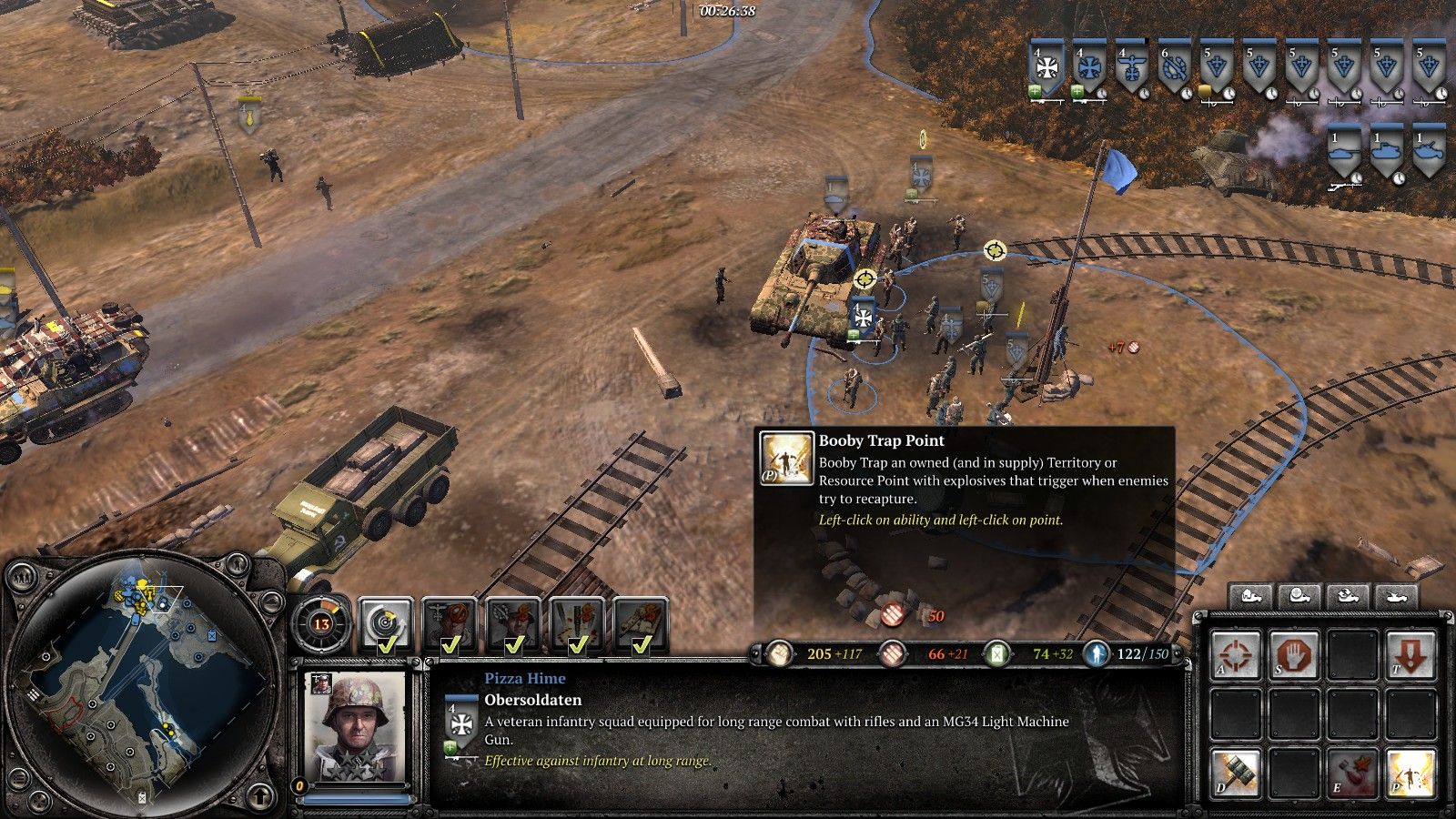Activate the Booby Trap Point ability
Viewport: 1456px width, 819px height.
point(1410,772)
